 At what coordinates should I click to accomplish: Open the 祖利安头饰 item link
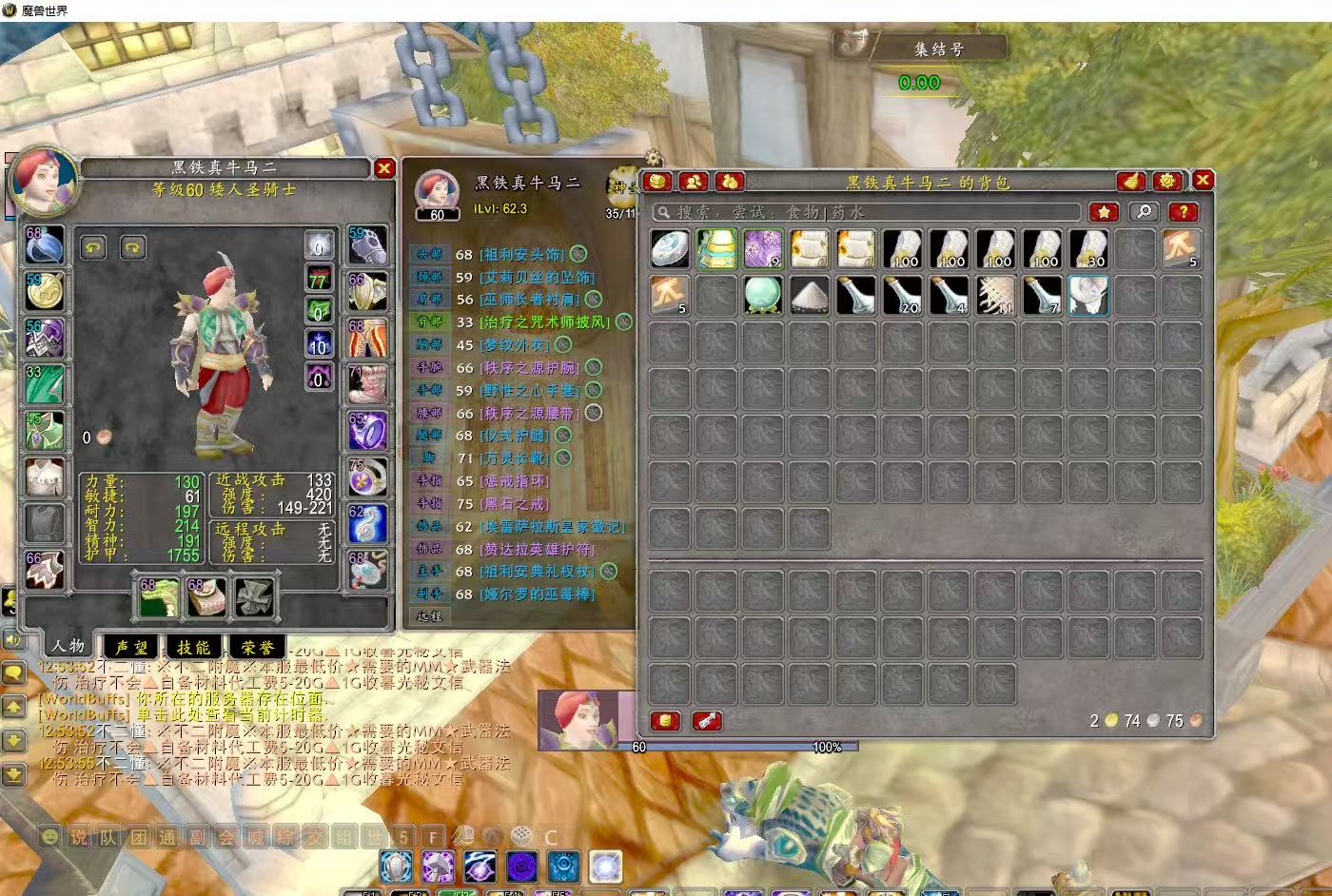click(x=522, y=254)
